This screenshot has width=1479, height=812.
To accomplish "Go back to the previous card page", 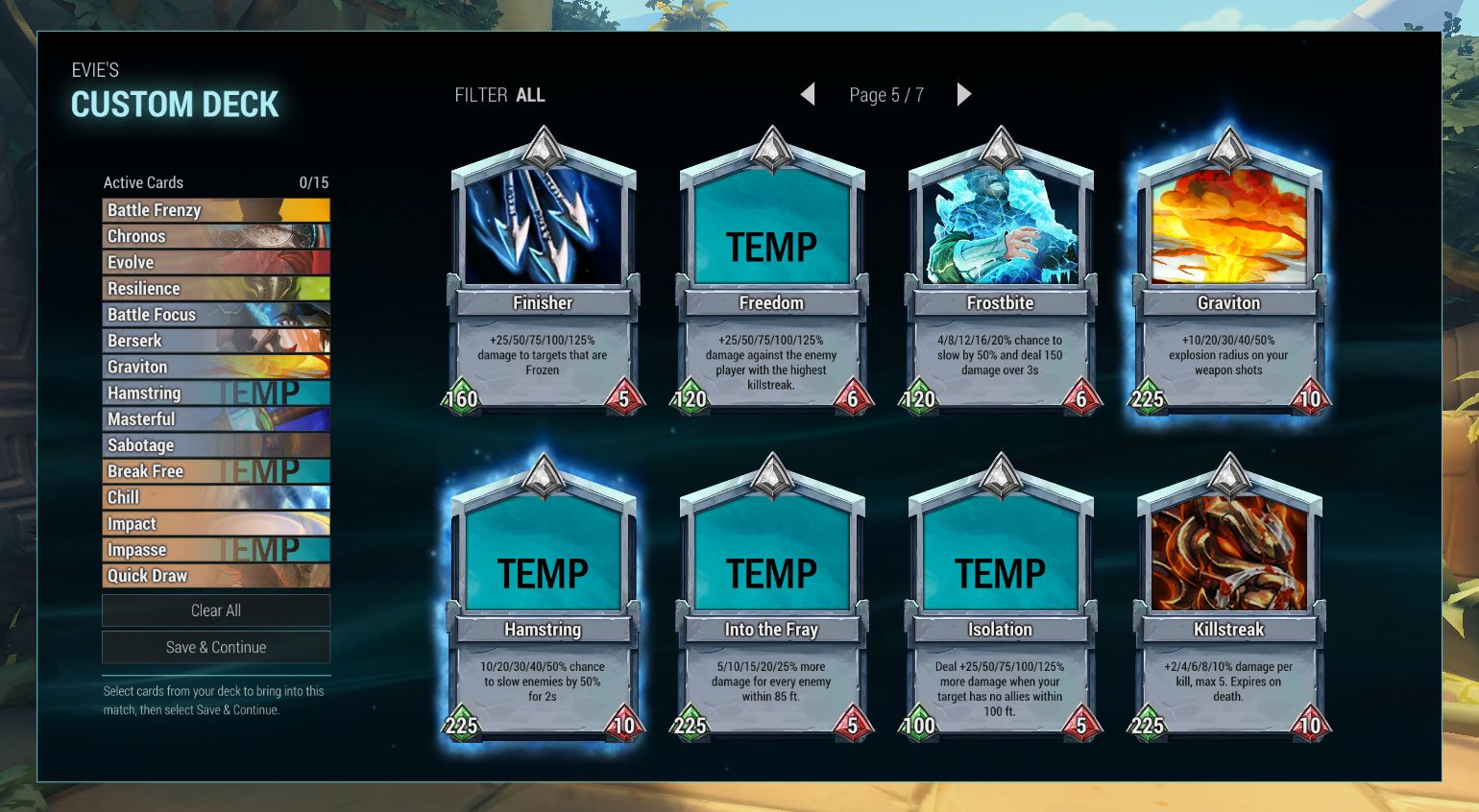I will click(x=808, y=94).
